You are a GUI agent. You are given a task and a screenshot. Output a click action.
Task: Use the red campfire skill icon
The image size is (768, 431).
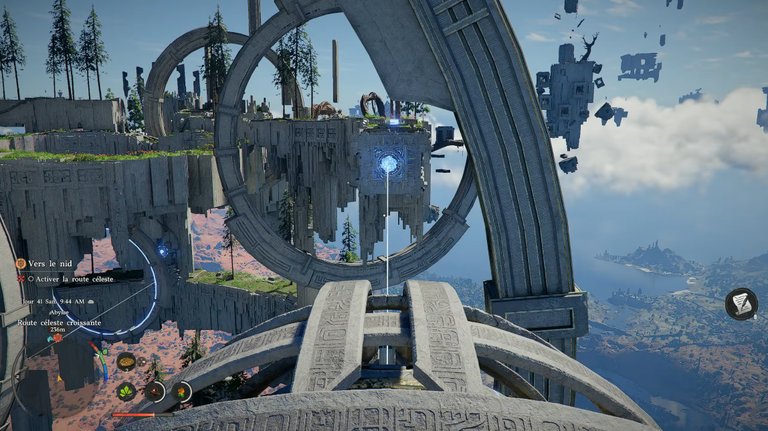pos(155,391)
